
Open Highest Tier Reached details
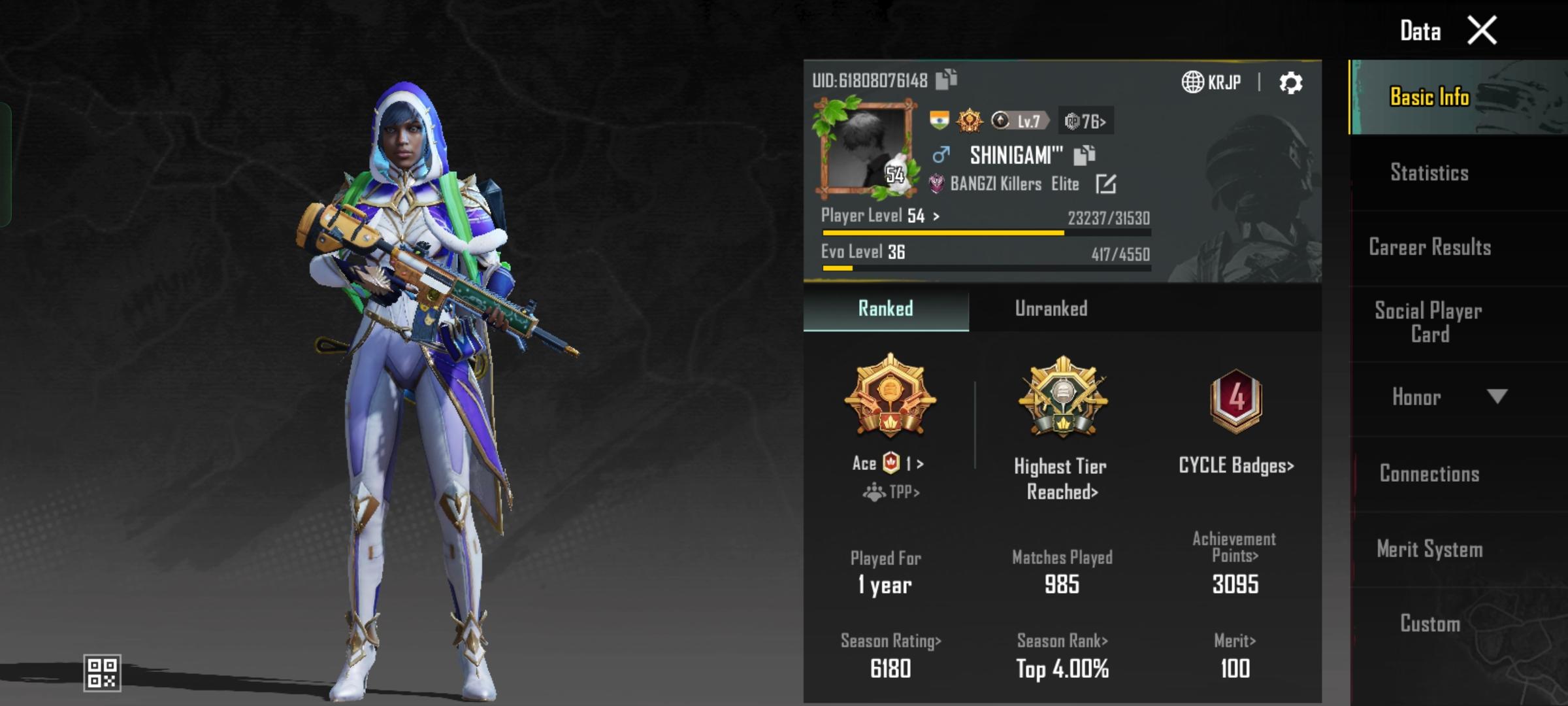pyautogui.click(x=1062, y=479)
